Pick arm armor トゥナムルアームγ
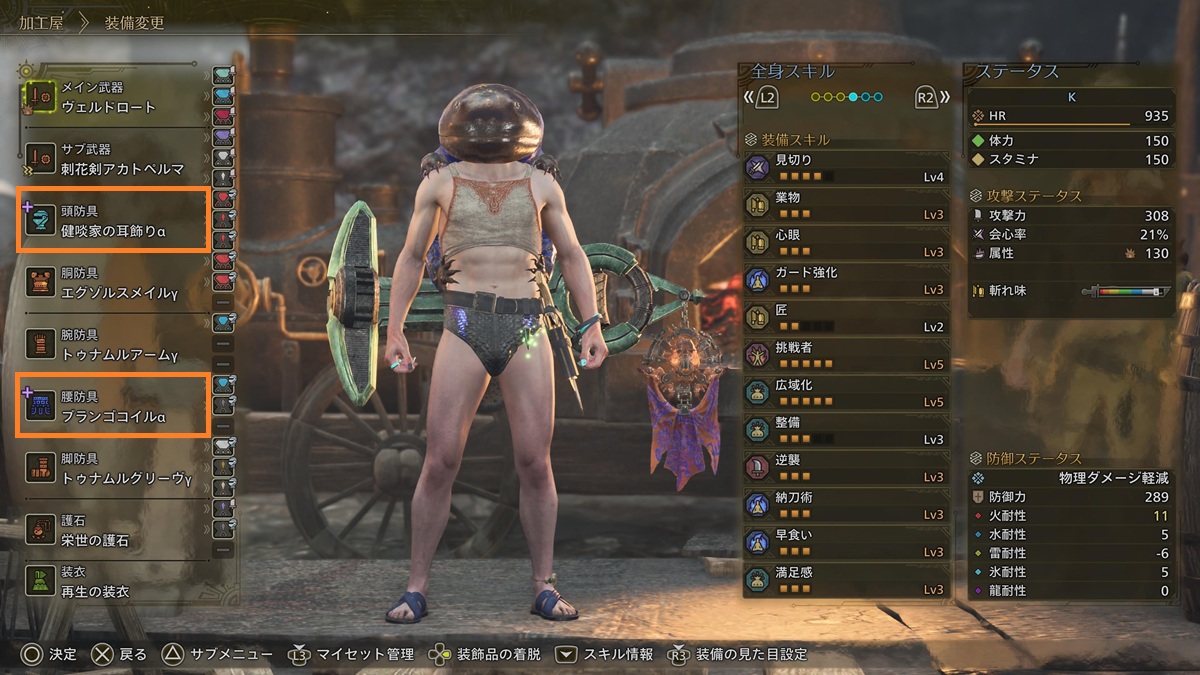Screen dimensions: 1200x675 coord(112,343)
